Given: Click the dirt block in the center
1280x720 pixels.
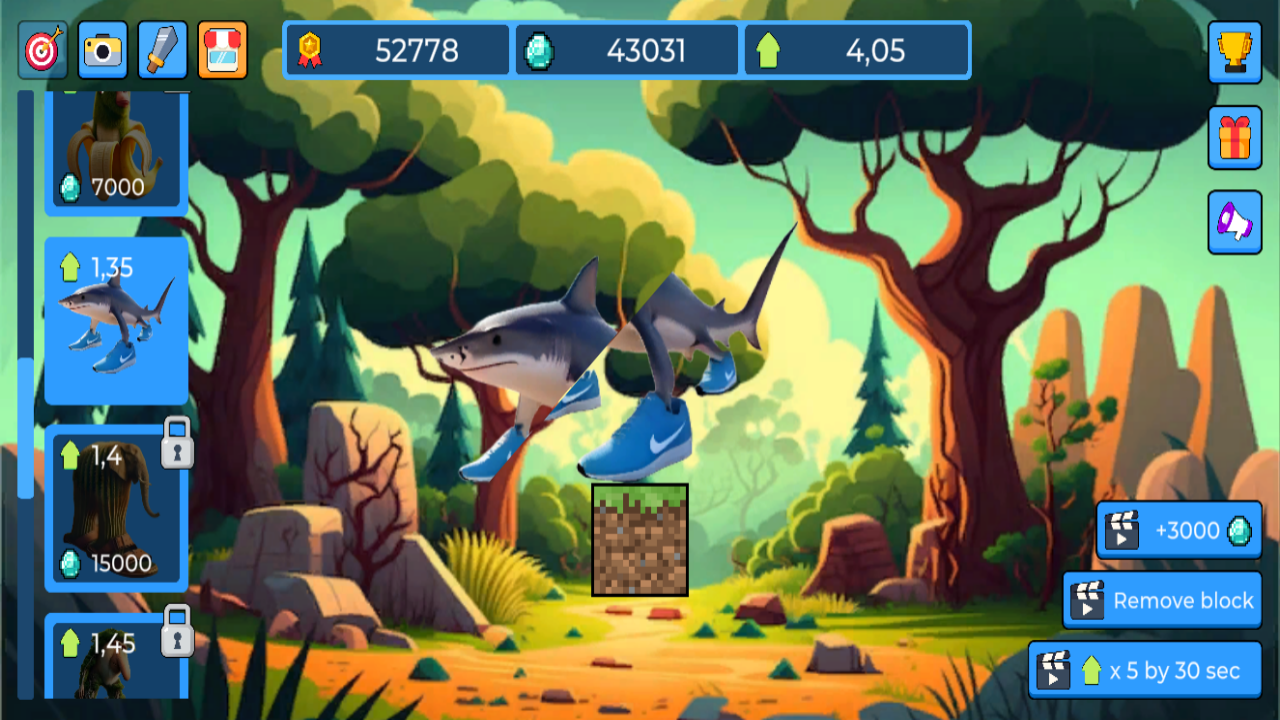Looking at the screenshot, I should click(x=640, y=540).
